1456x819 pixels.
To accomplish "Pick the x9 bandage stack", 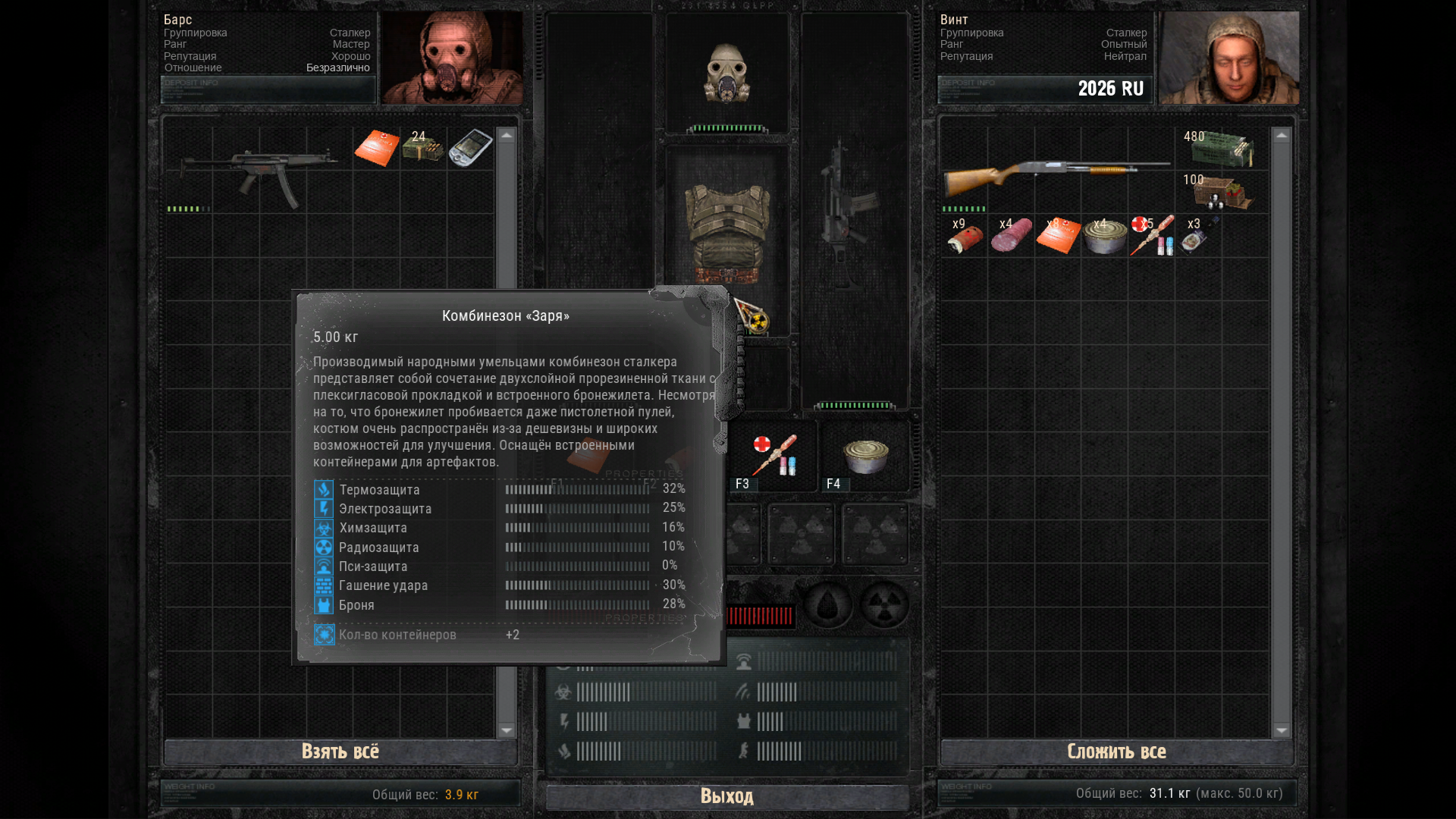I will [965, 237].
